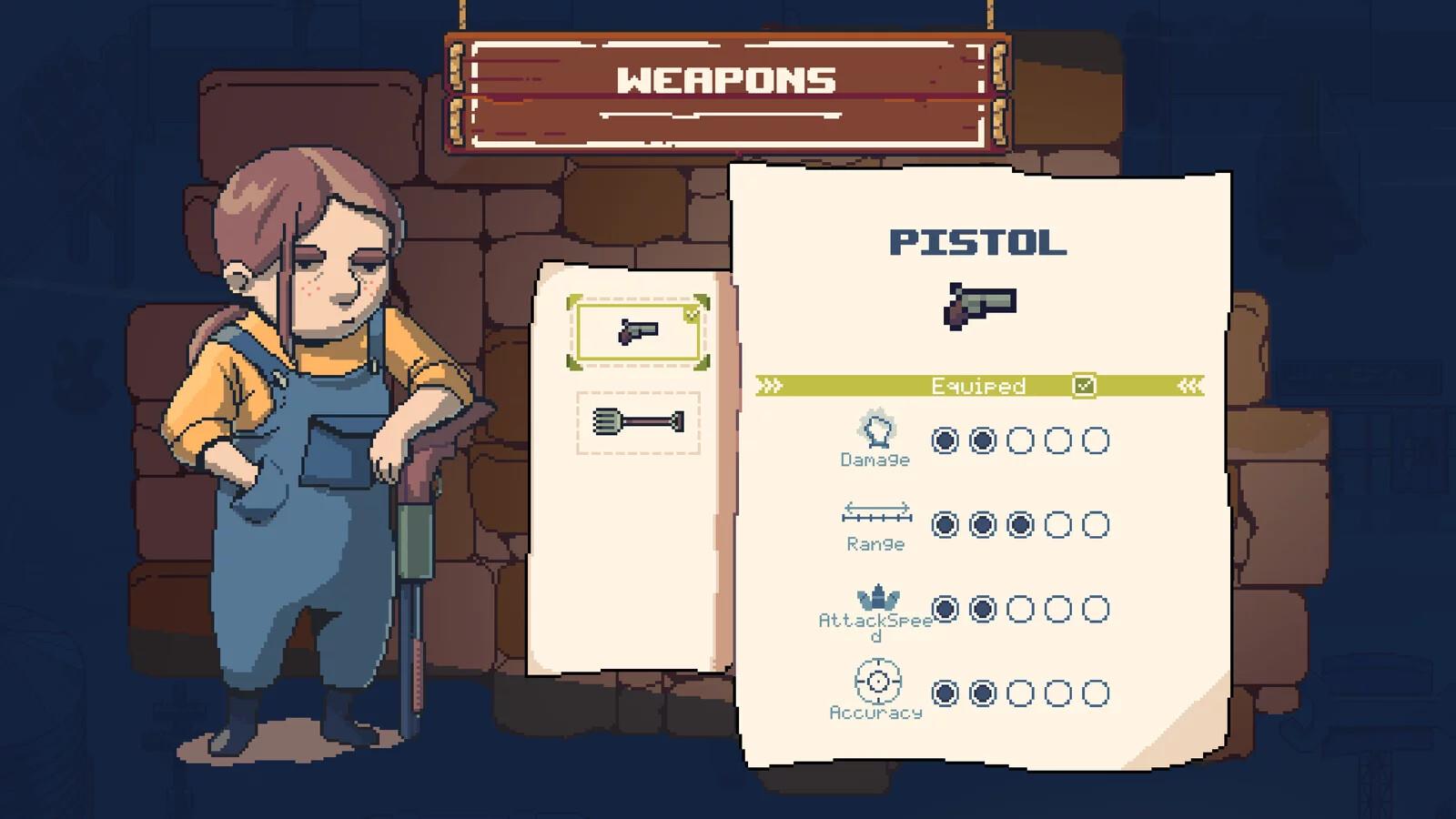Click the large pistol icon under the title
Image resolution: width=1456 pixels, height=819 pixels.
point(981,306)
